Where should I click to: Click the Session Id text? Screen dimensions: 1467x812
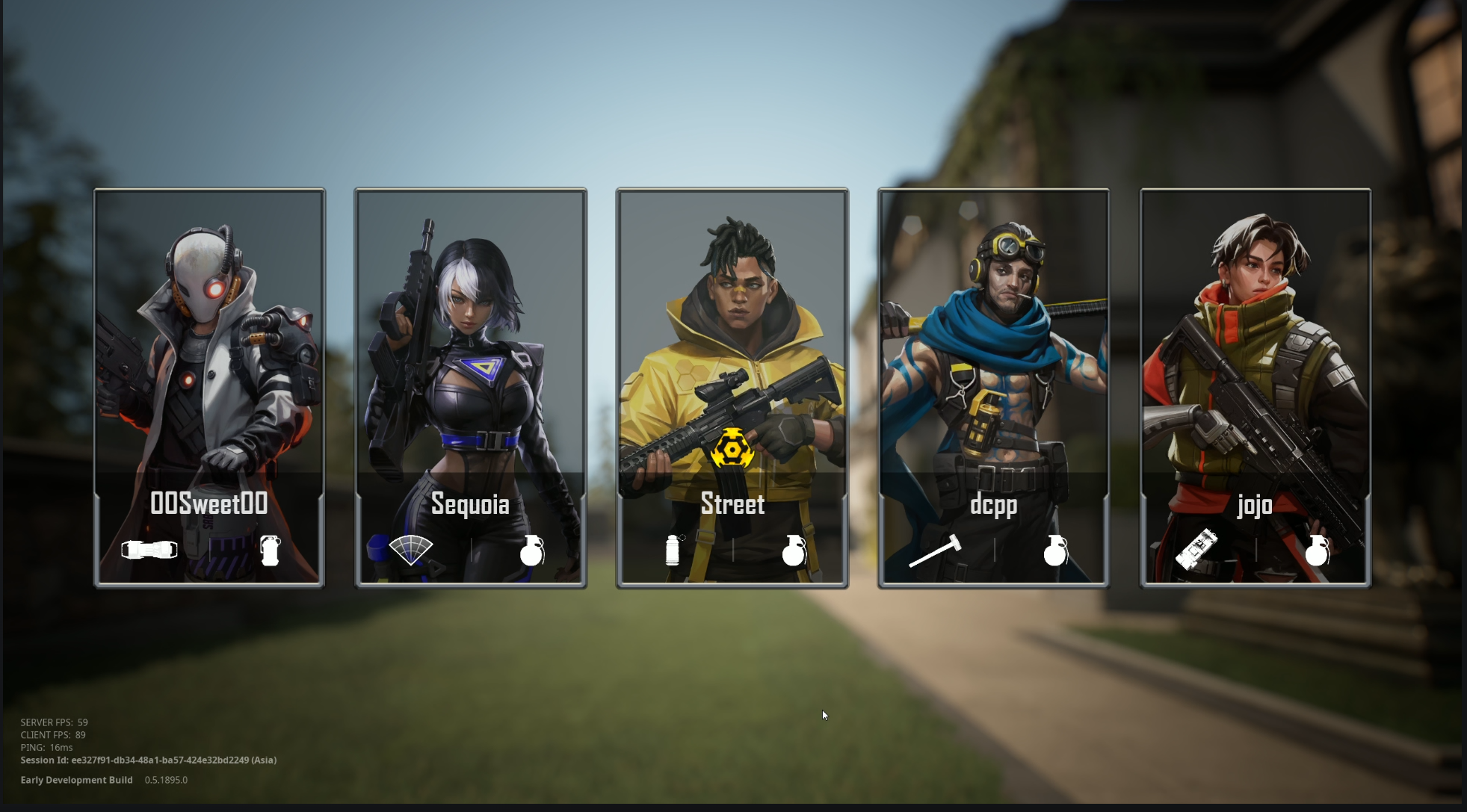148,760
